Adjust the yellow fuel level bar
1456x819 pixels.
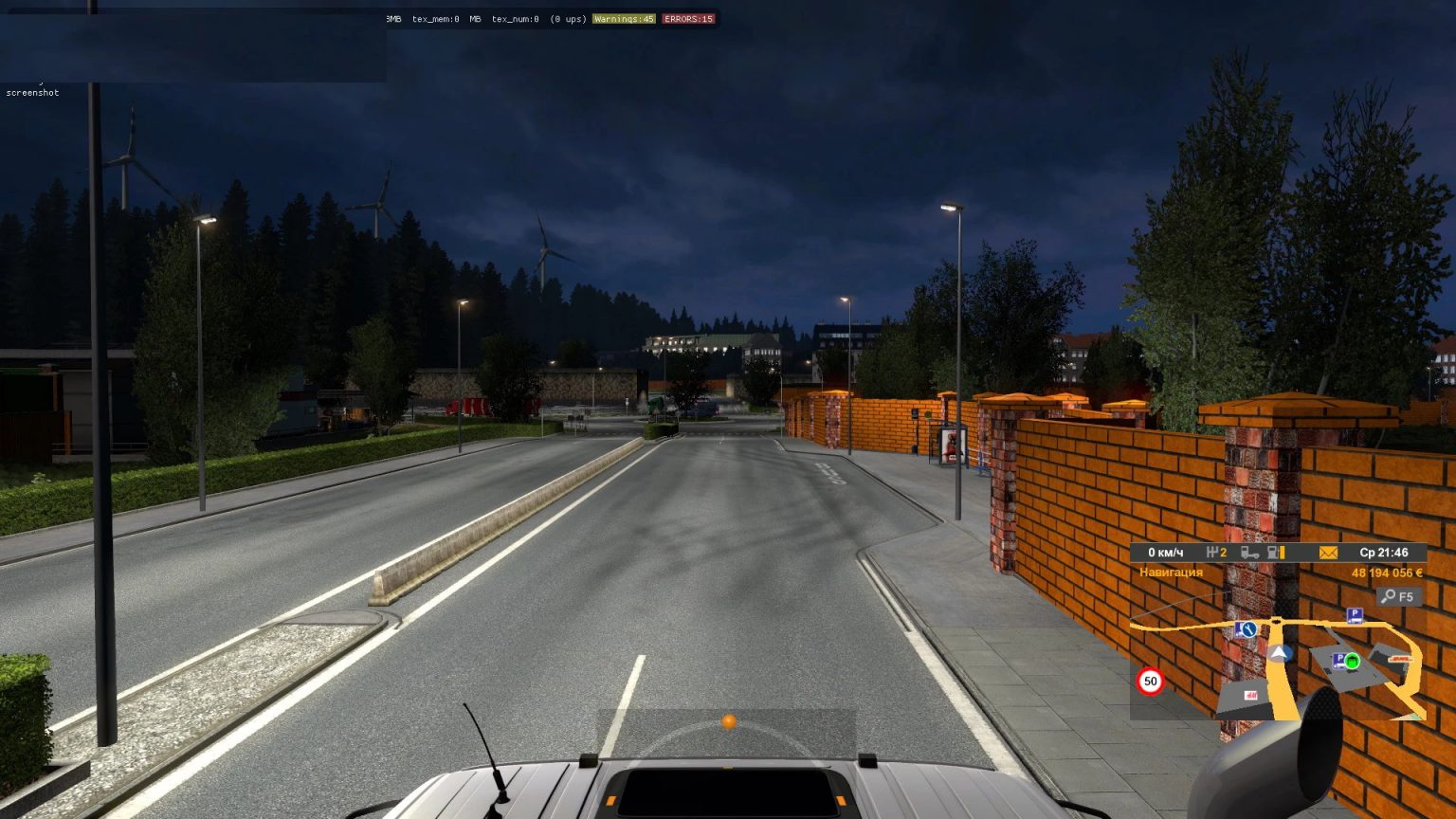point(1282,553)
